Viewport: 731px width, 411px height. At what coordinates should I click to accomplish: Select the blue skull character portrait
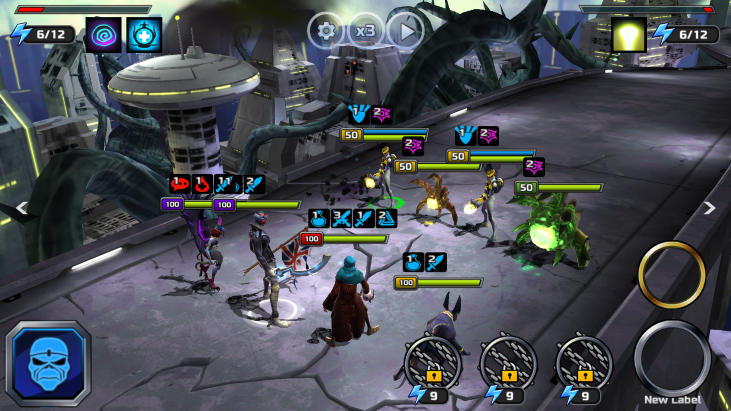[x=48, y=363]
